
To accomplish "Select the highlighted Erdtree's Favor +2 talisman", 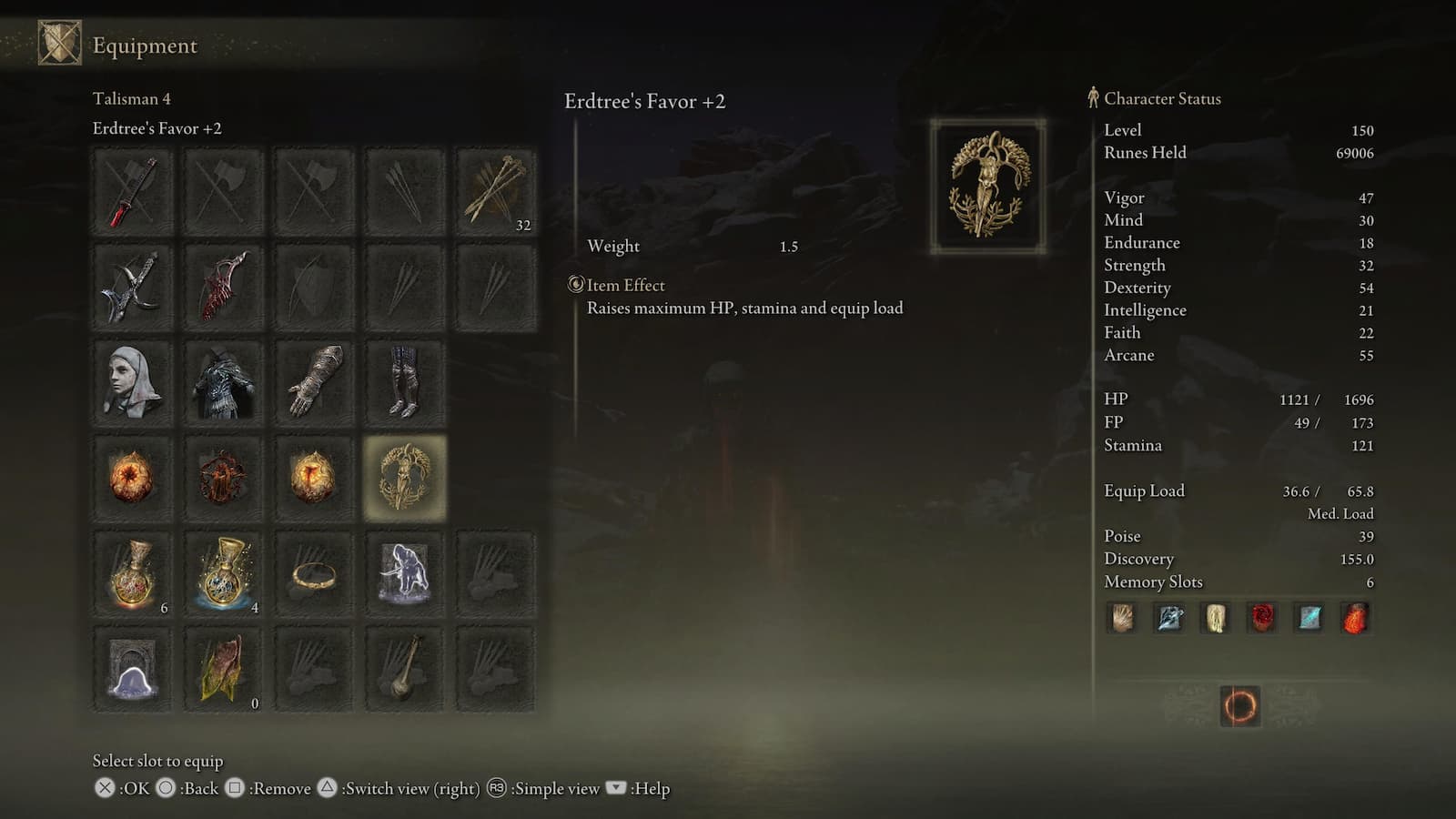I will pos(405,478).
